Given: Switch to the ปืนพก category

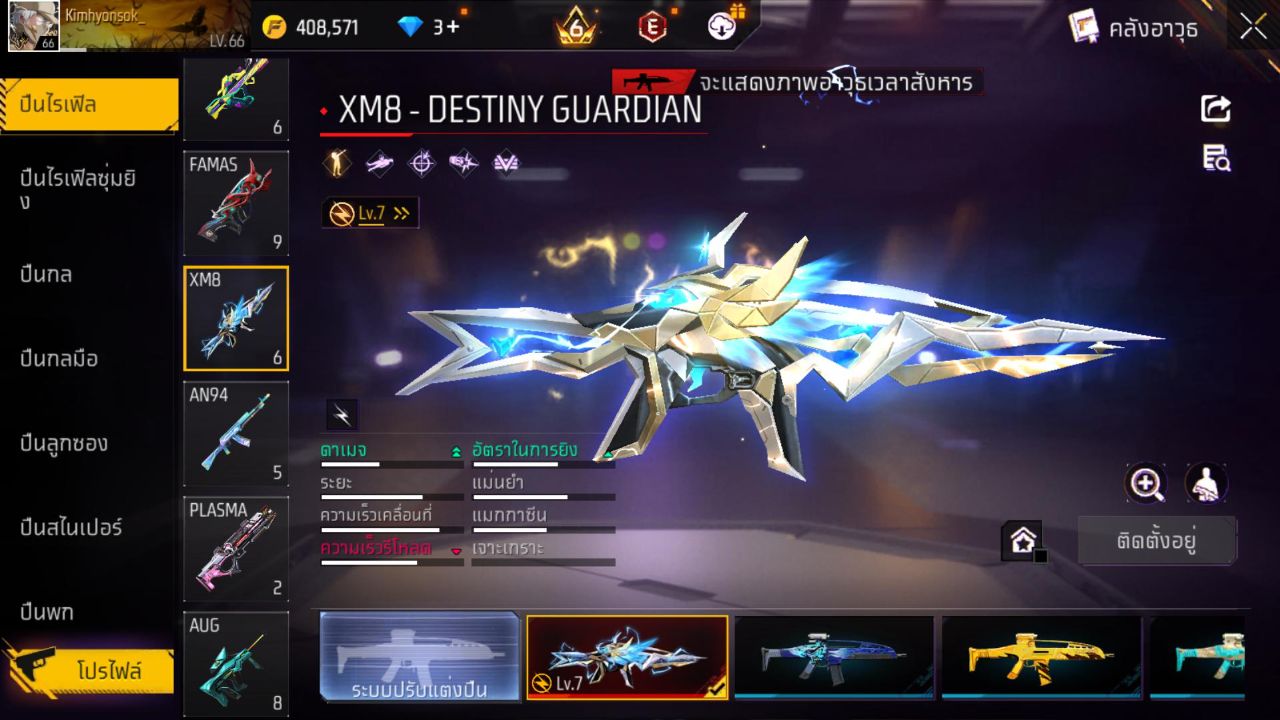Looking at the screenshot, I should (47, 612).
